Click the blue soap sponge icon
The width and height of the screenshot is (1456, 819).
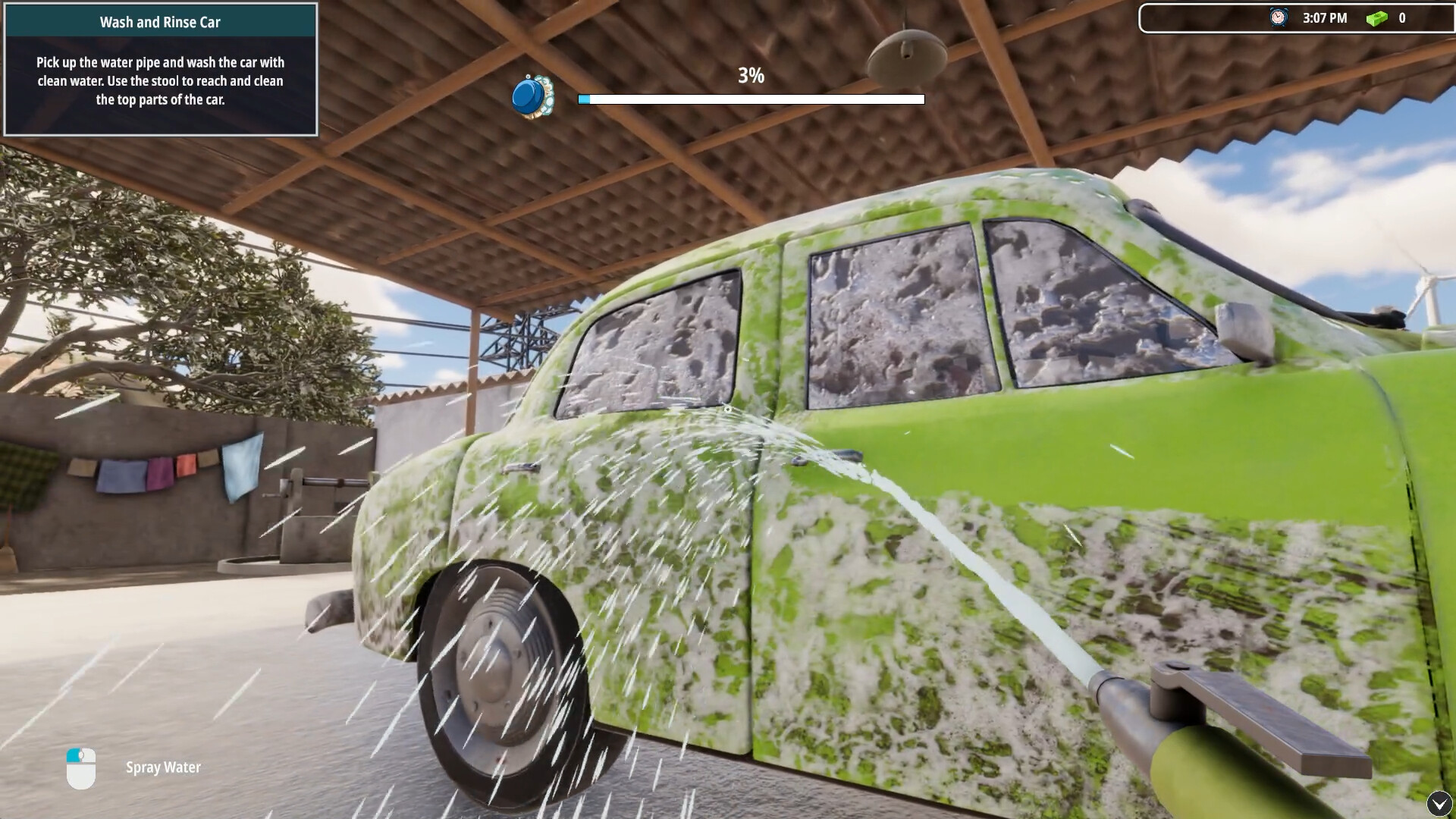coord(532,96)
